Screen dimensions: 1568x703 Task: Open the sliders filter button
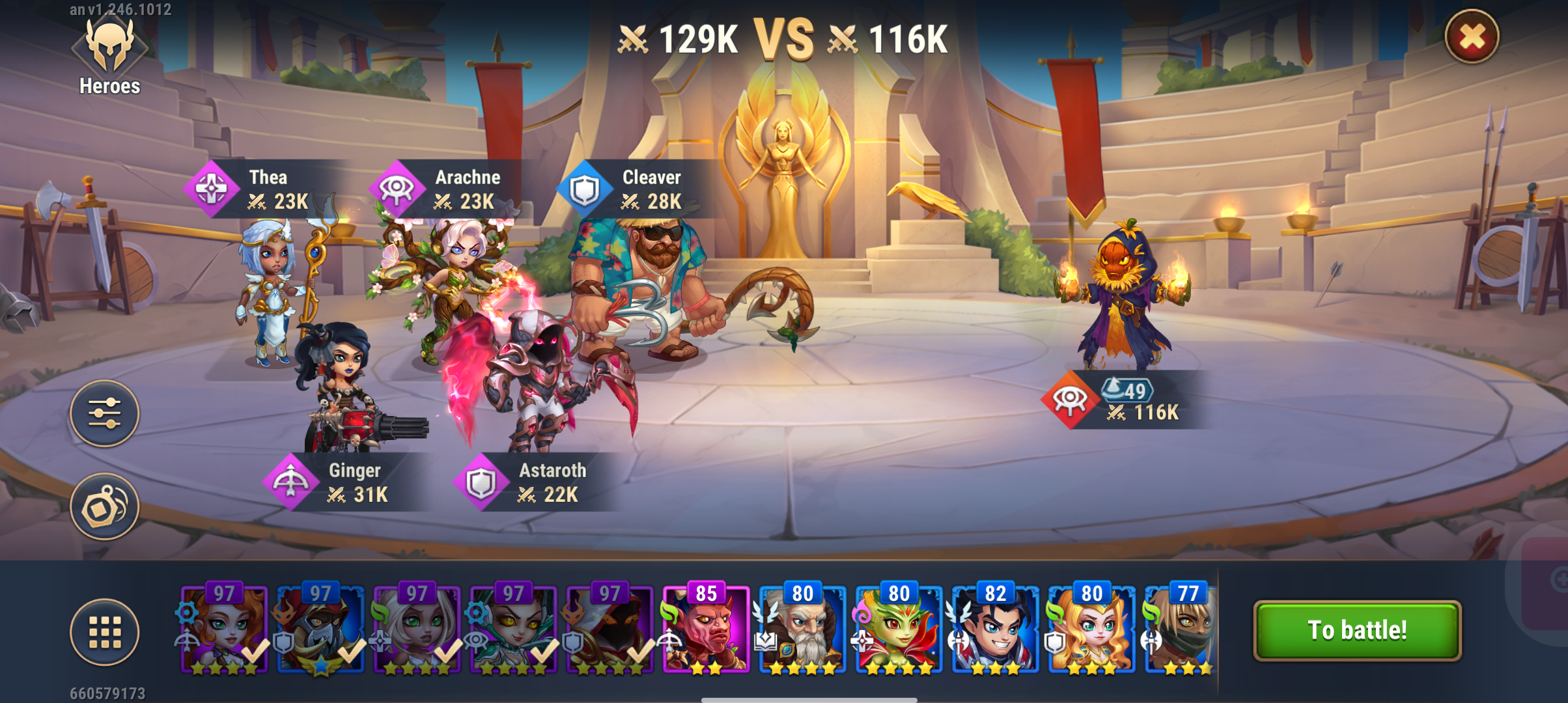pos(104,413)
